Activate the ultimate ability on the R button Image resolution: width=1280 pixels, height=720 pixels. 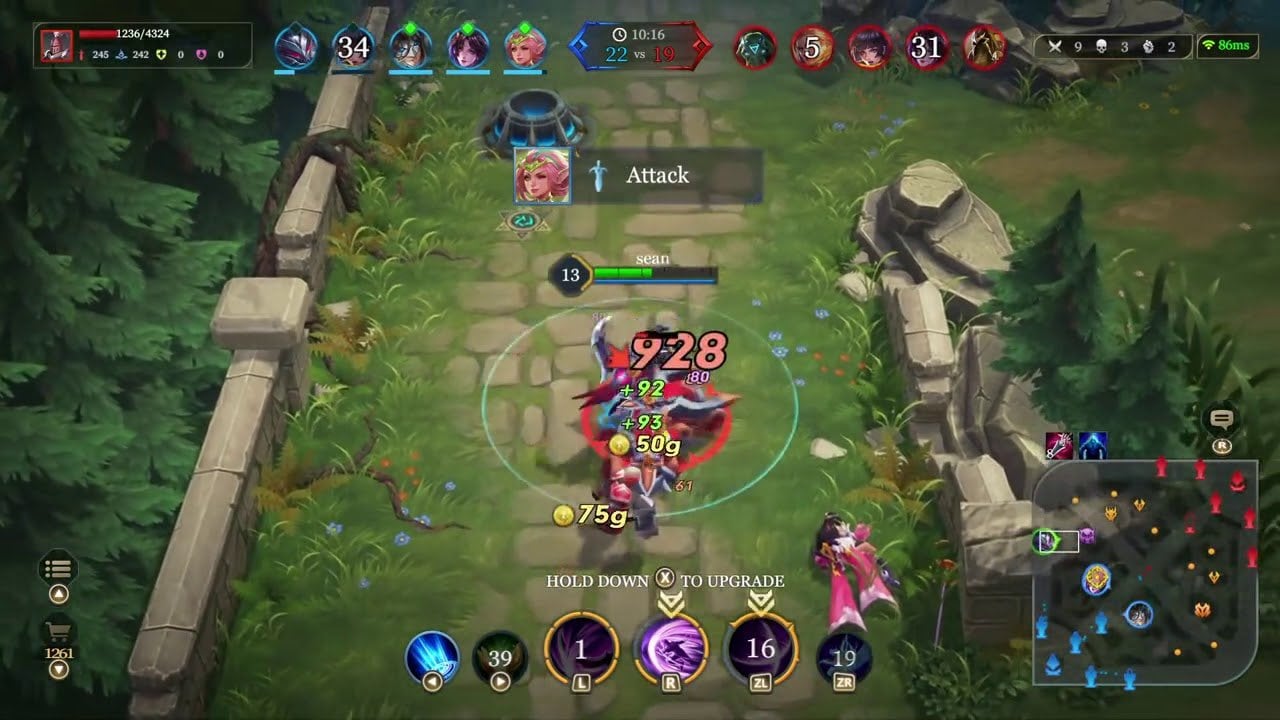pos(672,648)
